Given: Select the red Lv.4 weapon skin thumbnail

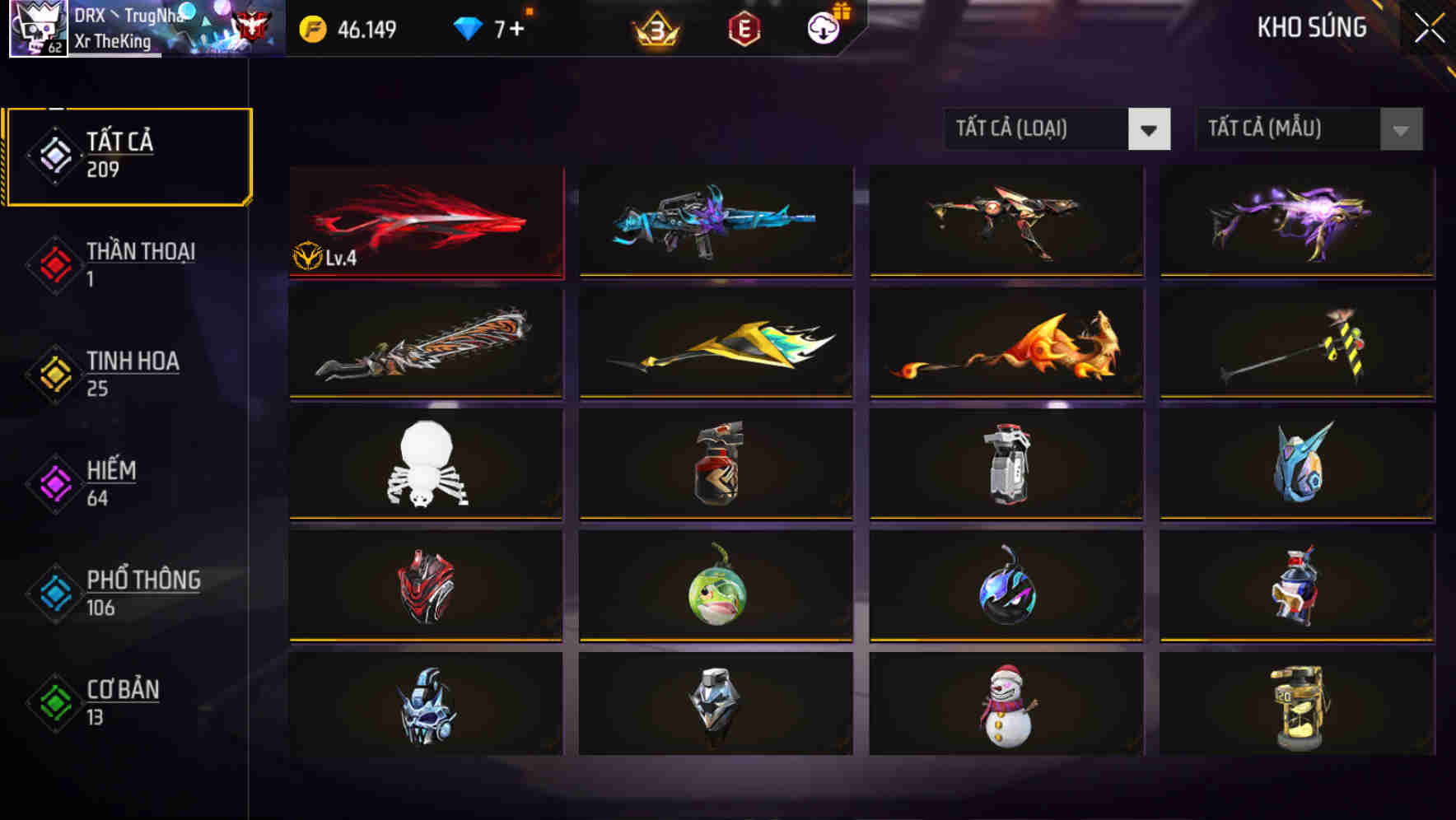Looking at the screenshot, I should coord(424,221).
